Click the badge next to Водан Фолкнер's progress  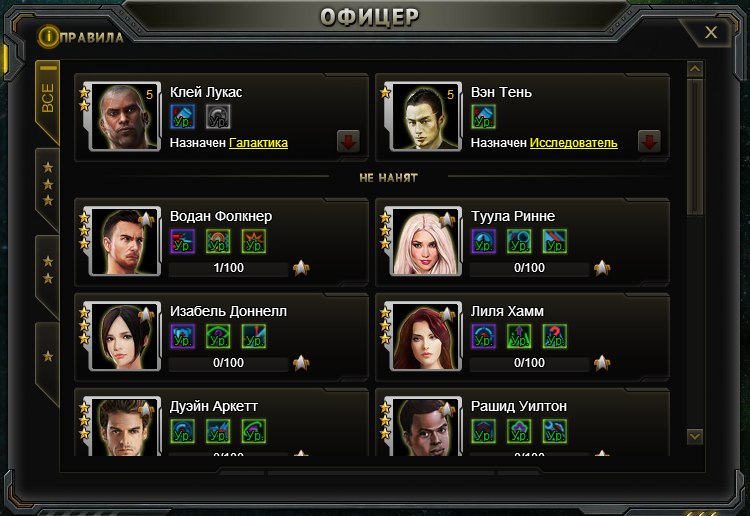click(x=301, y=268)
